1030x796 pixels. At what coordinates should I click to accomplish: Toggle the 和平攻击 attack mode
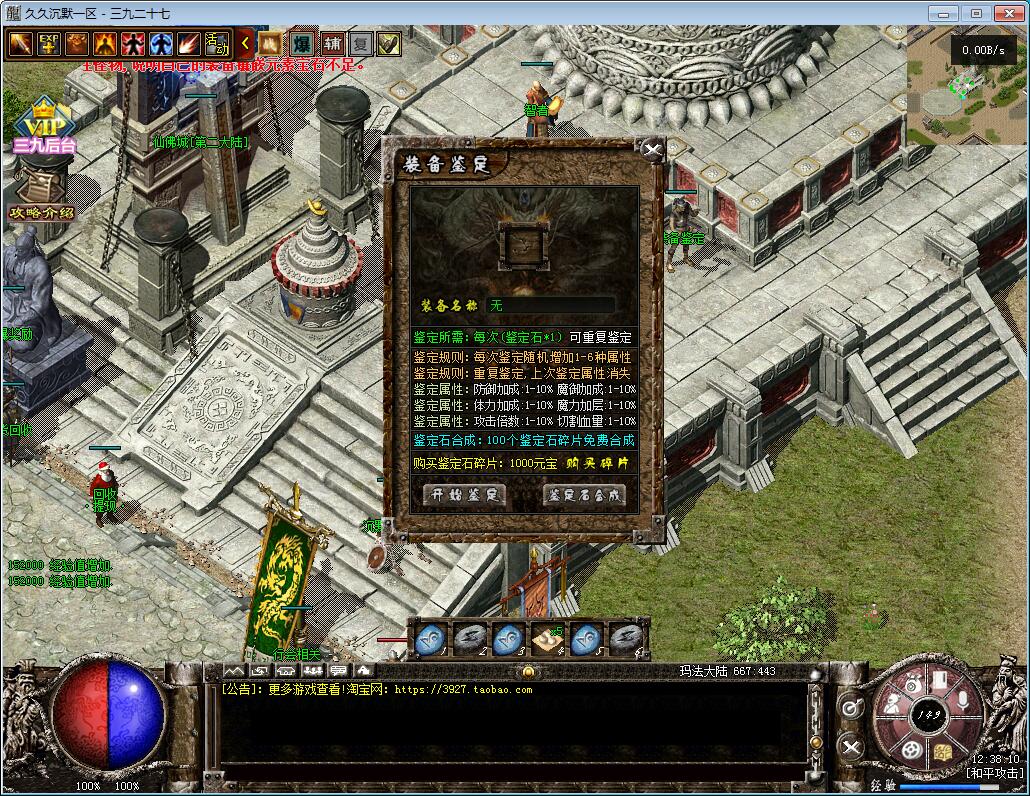click(994, 773)
